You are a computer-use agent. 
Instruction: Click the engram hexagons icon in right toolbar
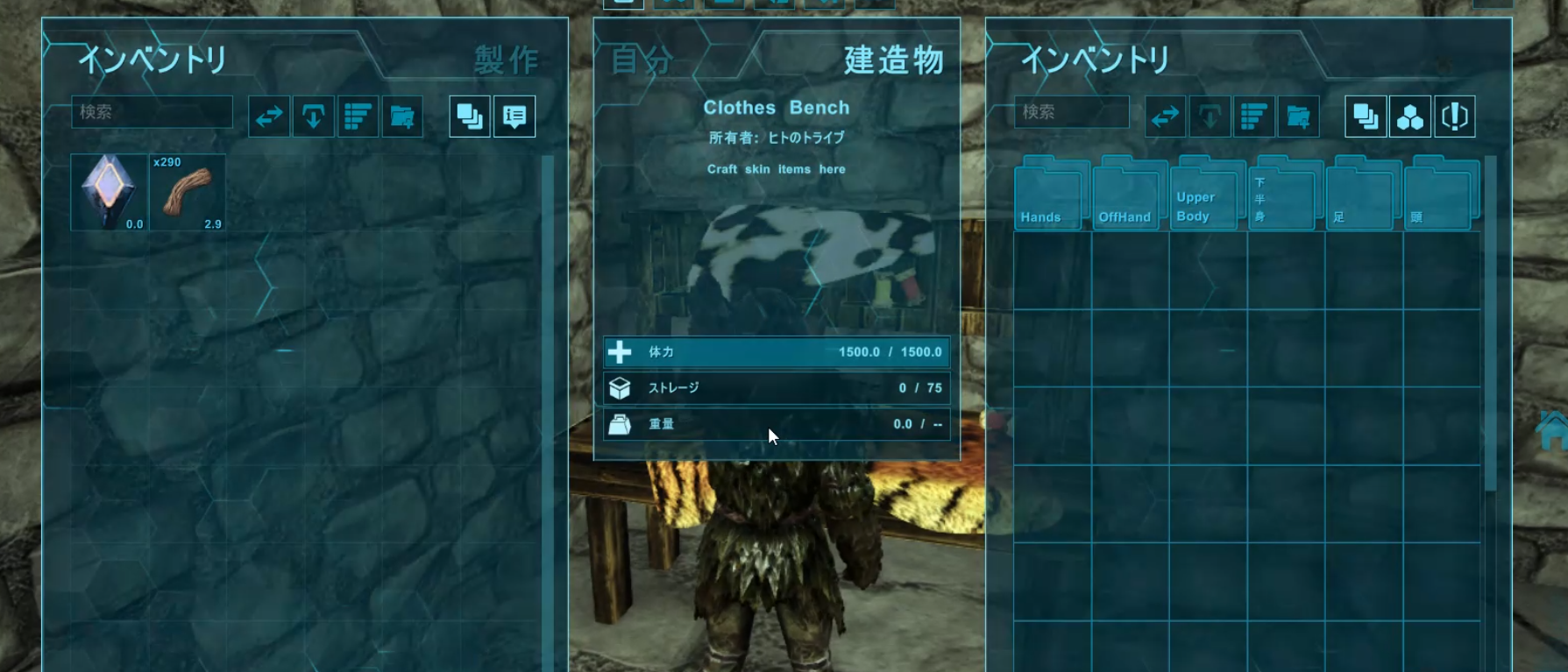point(1409,115)
